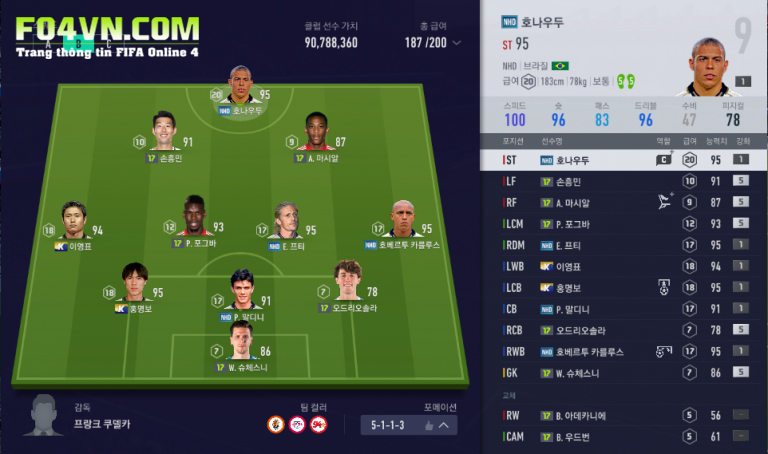Screen dimensions: 768x454
Task: Pick the 손흥민 player card on the field
Action: 164,136
